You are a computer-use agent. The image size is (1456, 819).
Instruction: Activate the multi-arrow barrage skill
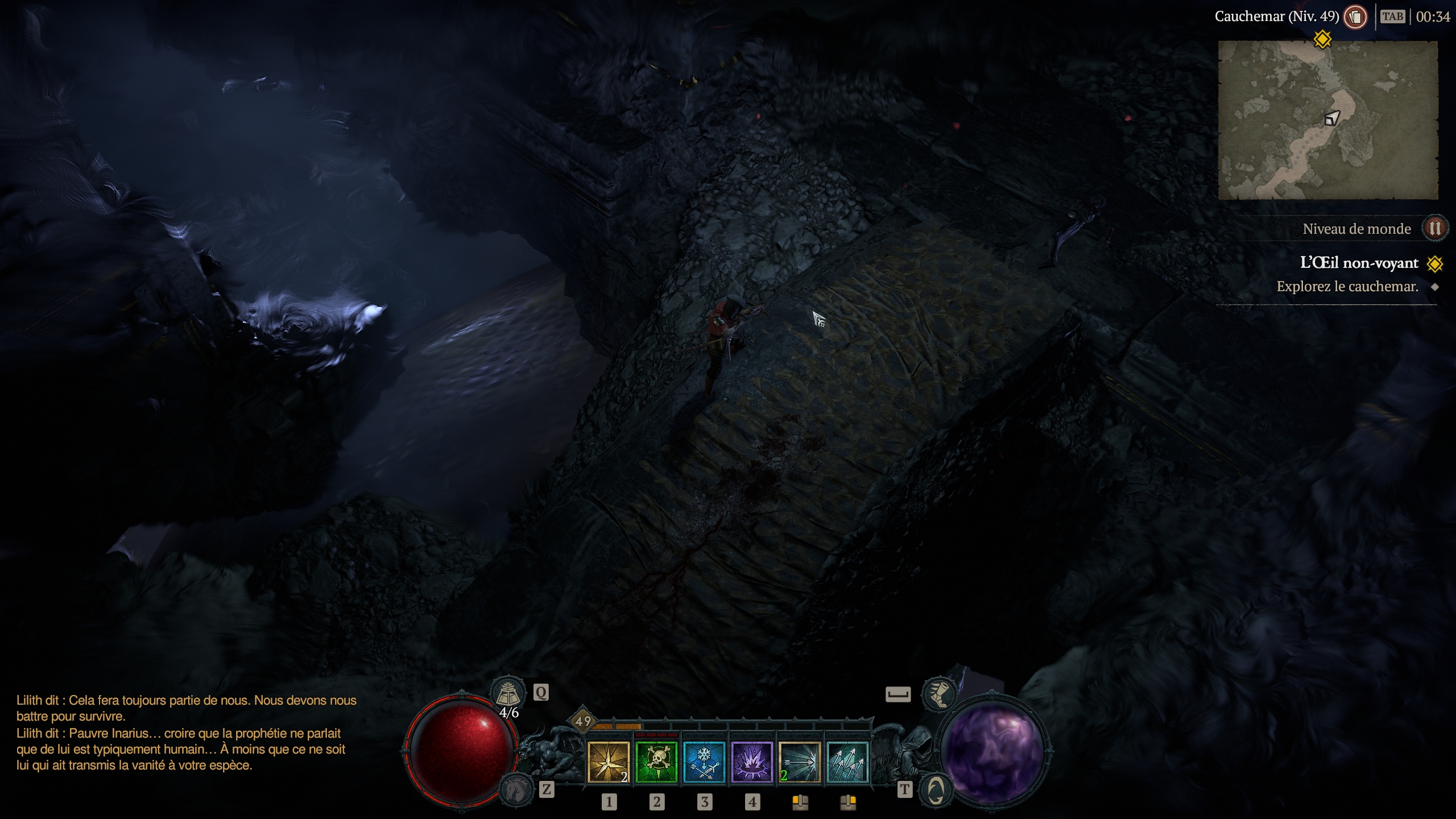point(847,762)
